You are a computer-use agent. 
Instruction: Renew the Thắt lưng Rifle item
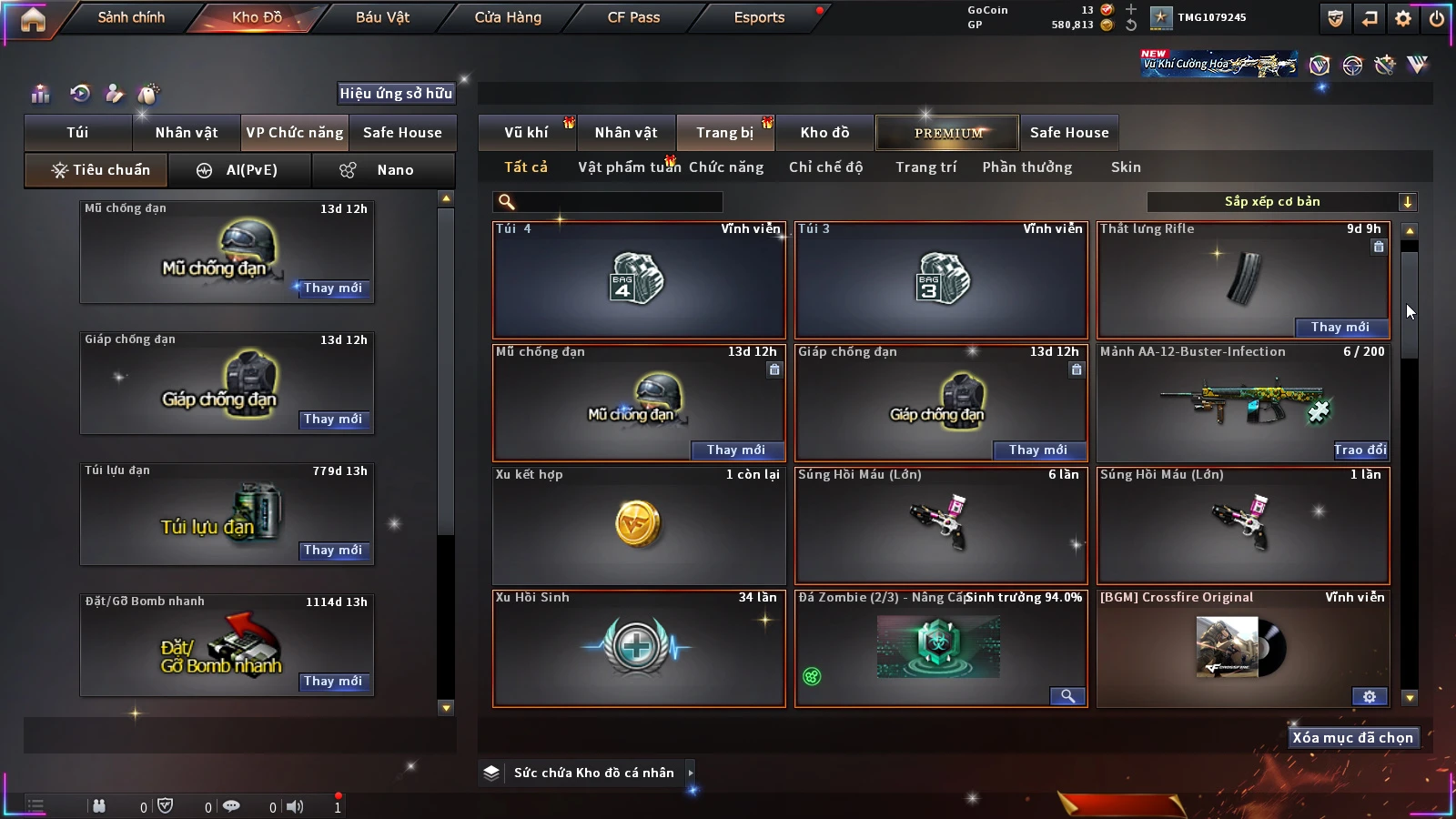point(1340,328)
